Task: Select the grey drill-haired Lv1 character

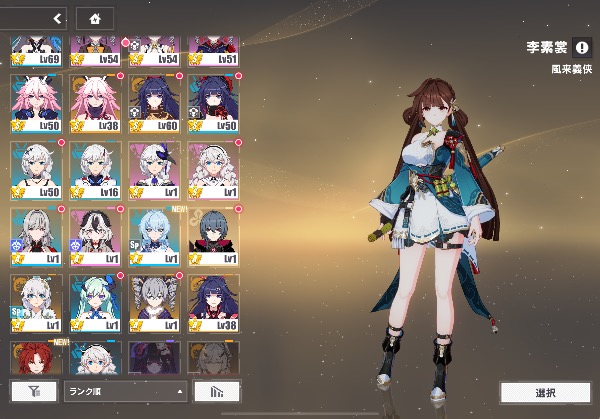Action: coord(155,302)
